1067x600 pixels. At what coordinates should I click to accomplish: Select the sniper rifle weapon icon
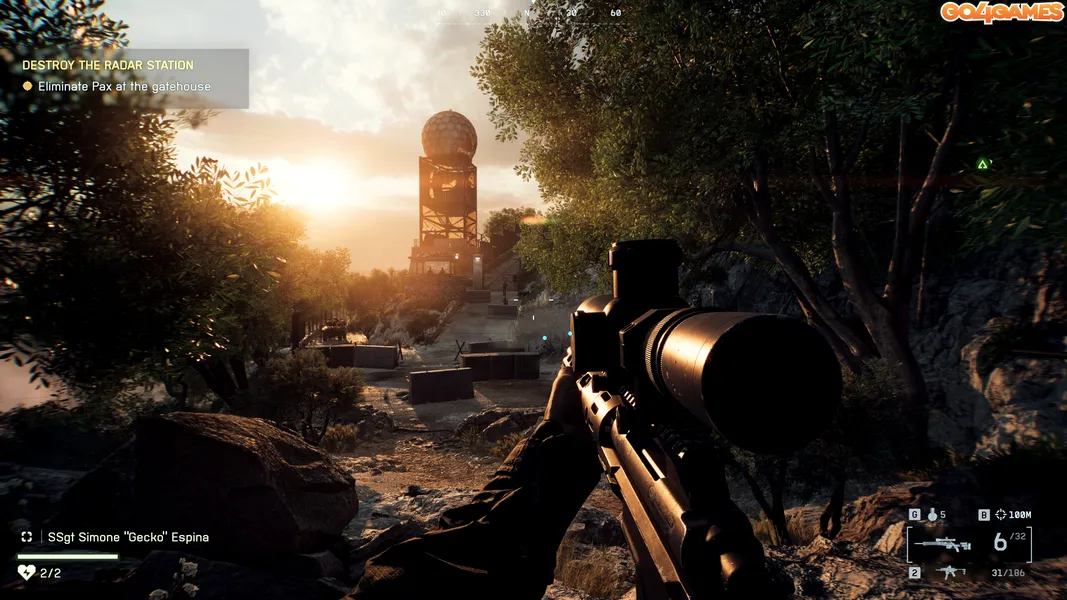click(941, 544)
